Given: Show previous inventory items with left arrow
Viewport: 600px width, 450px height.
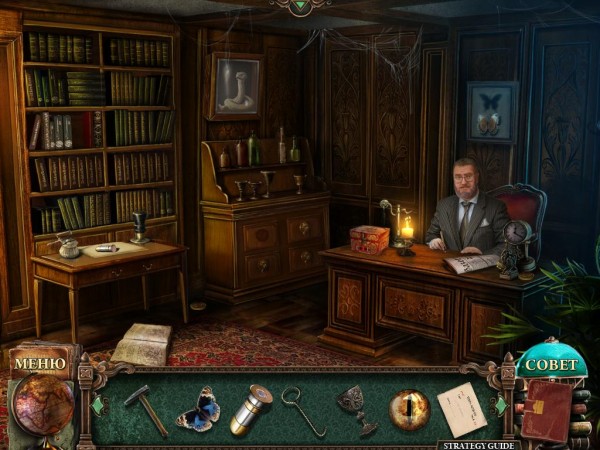Looking at the screenshot, I should 97,407.
